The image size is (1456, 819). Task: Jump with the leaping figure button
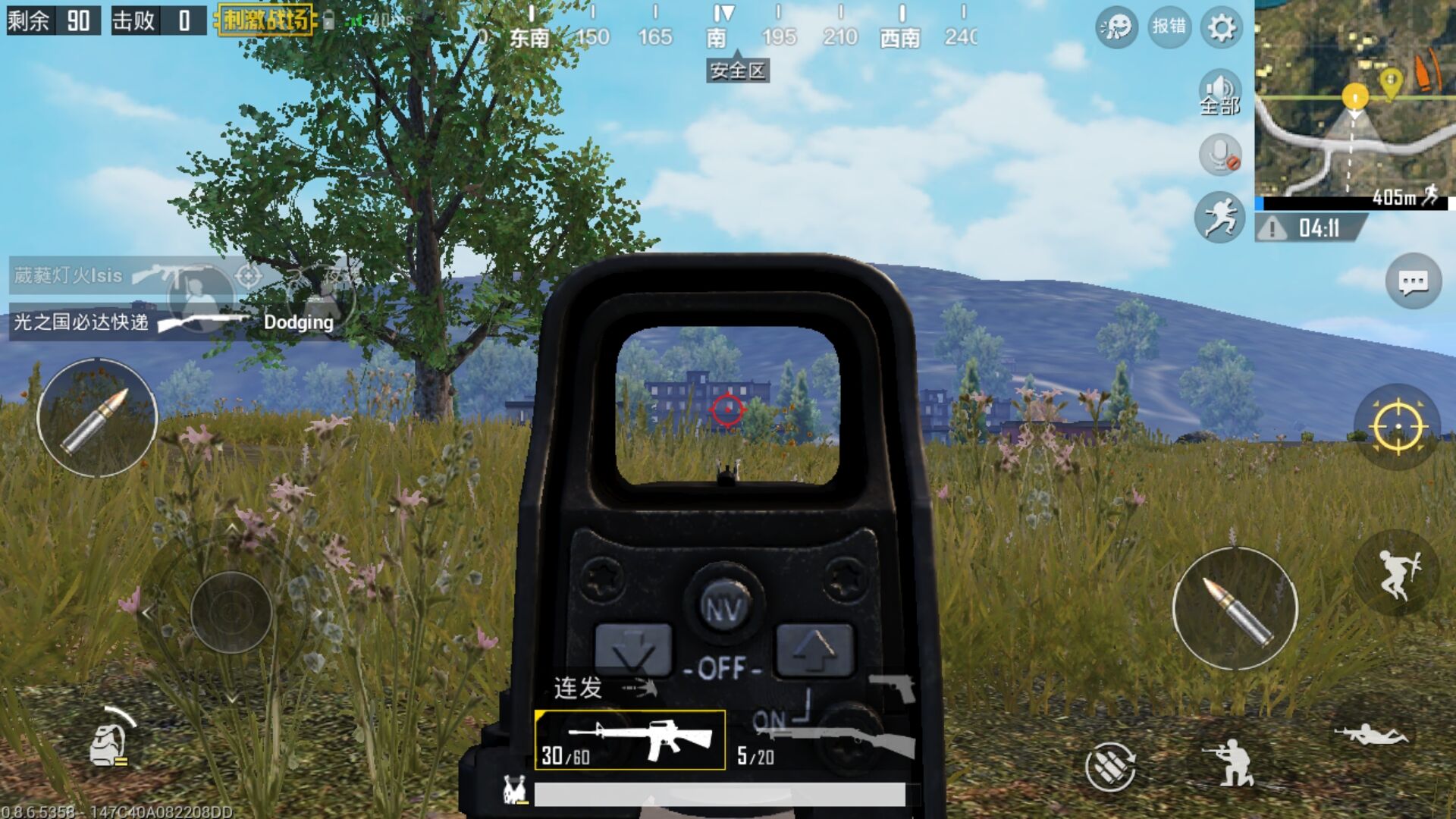[x=1397, y=574]
